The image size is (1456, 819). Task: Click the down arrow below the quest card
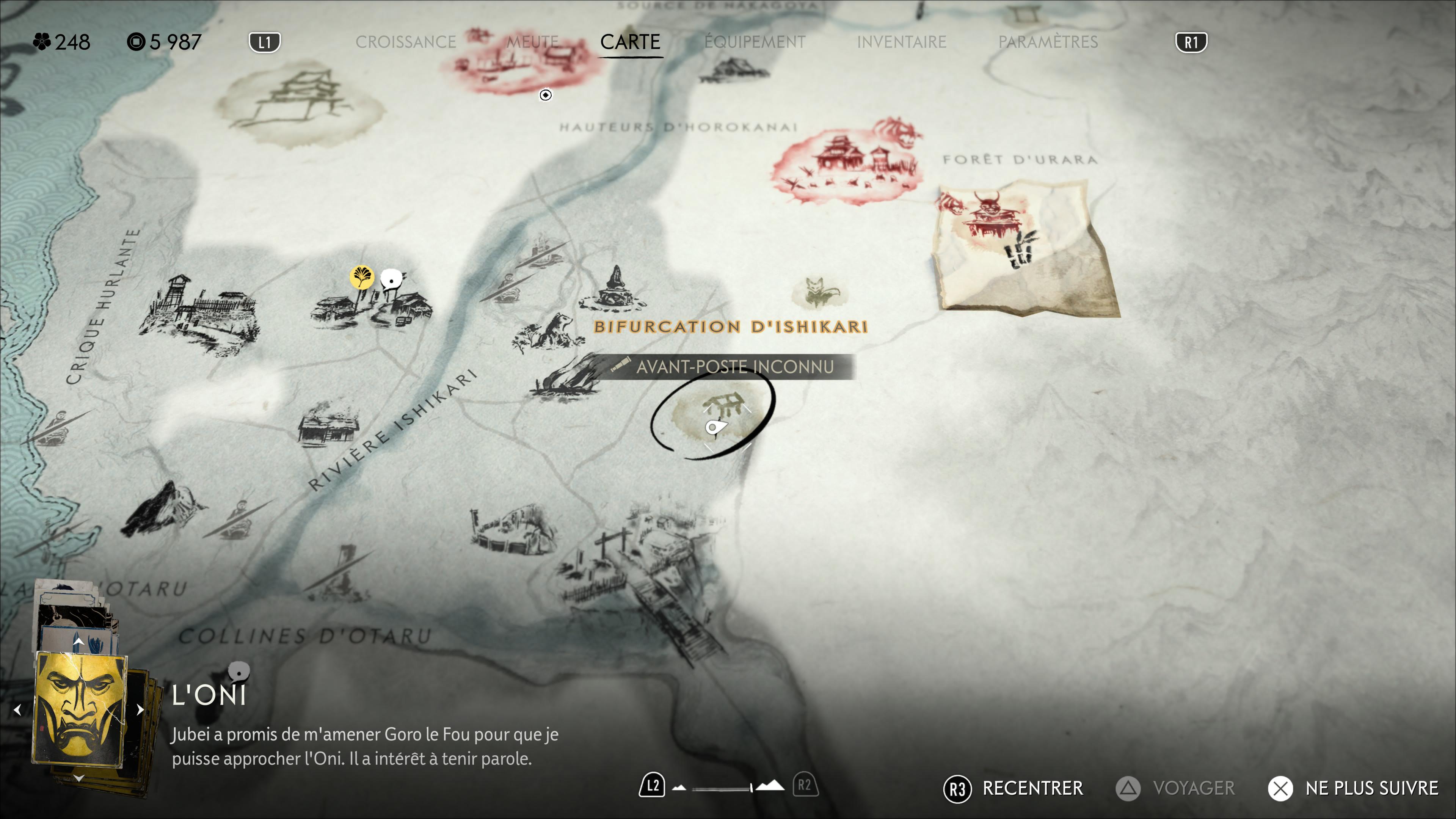(x=78, y=779)
